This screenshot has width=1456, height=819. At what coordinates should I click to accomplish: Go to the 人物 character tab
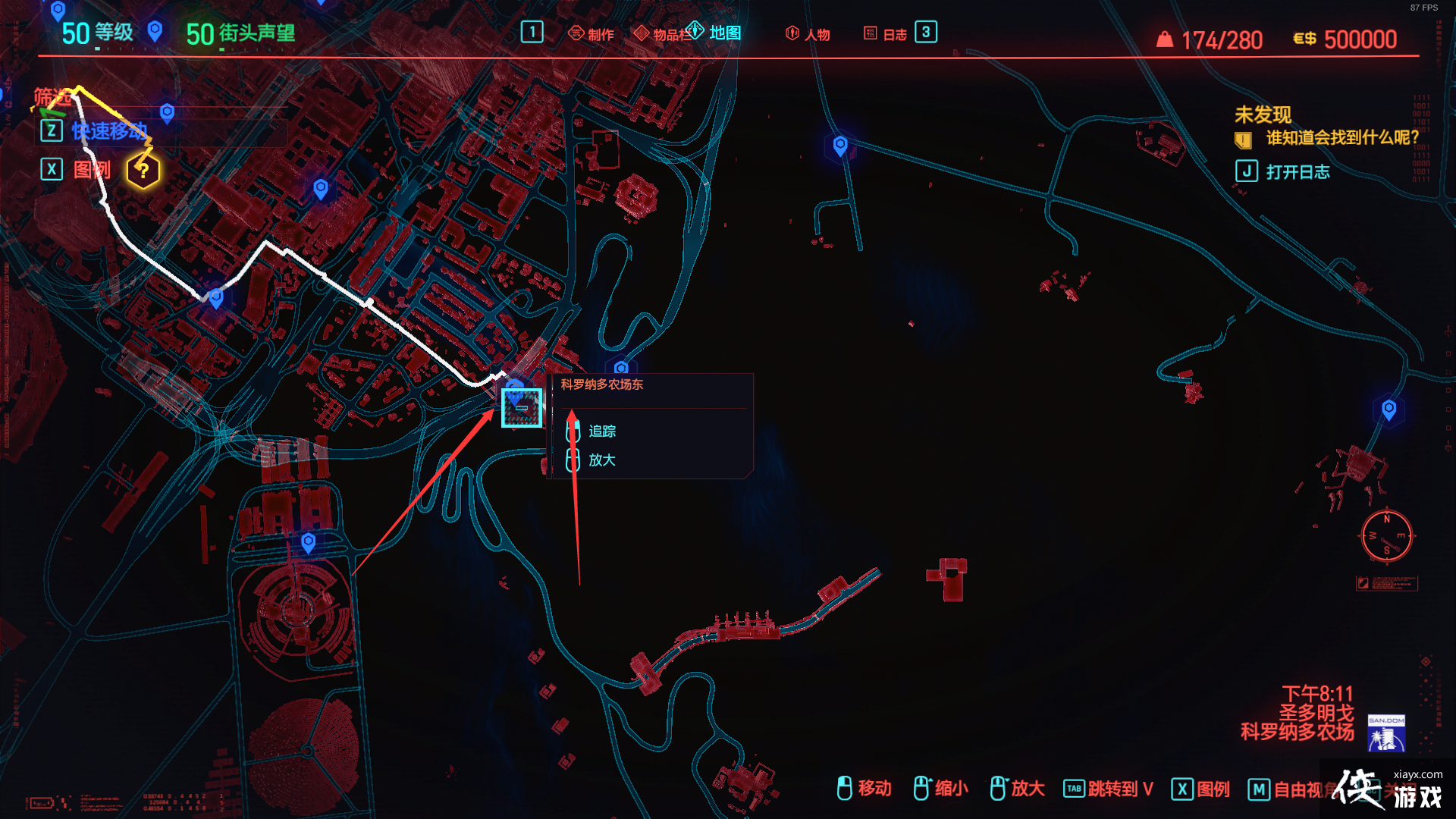click(808, 34)
